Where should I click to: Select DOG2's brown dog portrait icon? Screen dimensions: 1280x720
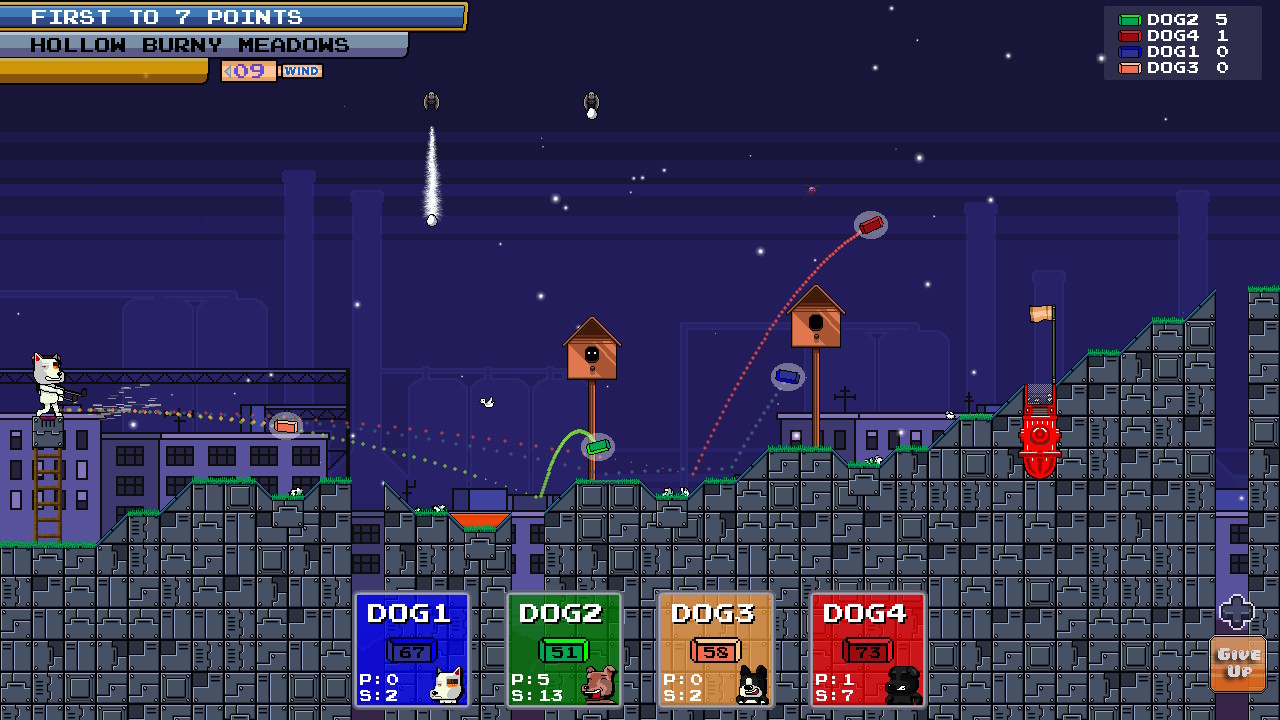pos(596,683)
